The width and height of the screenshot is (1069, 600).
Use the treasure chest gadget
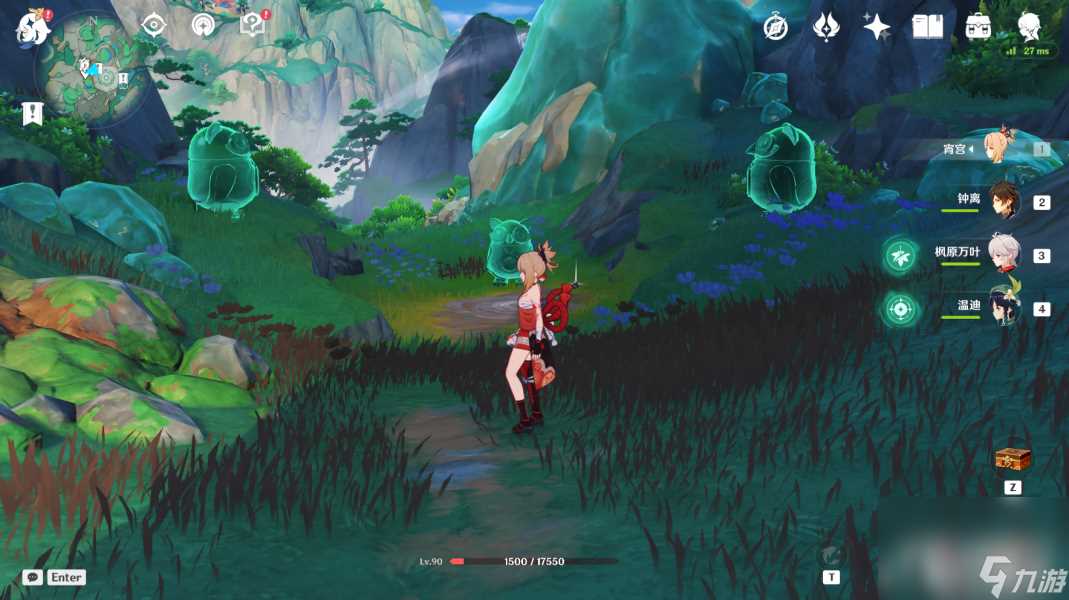tap(1012, 460)
